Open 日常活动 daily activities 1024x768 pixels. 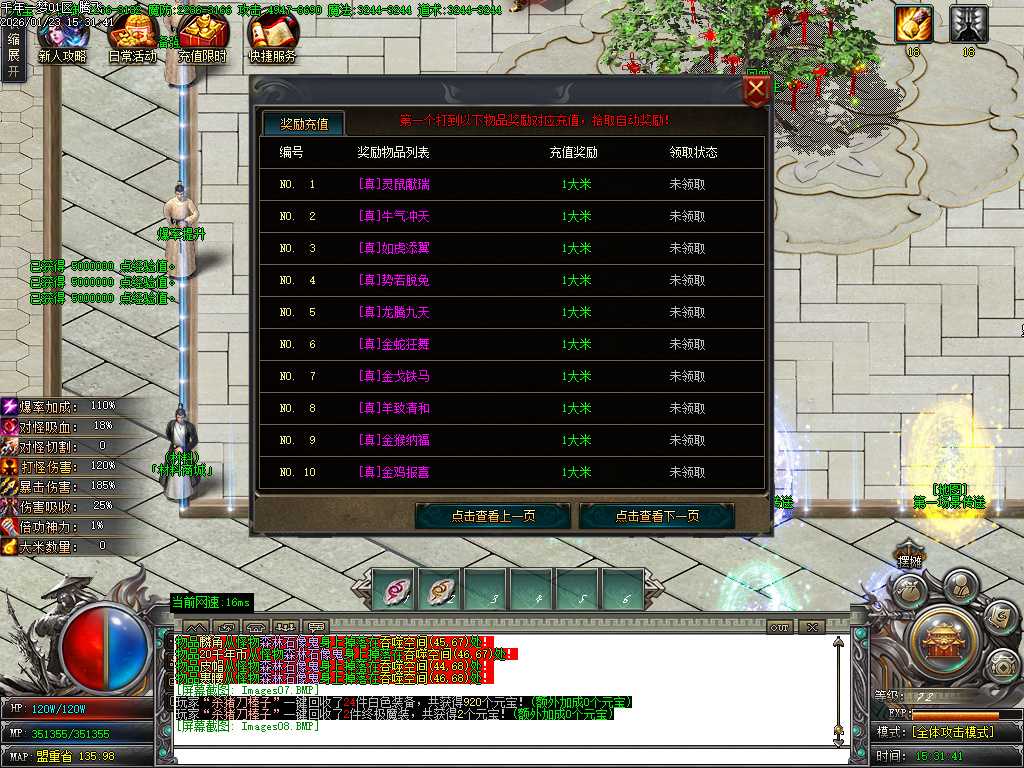(132, 38)
